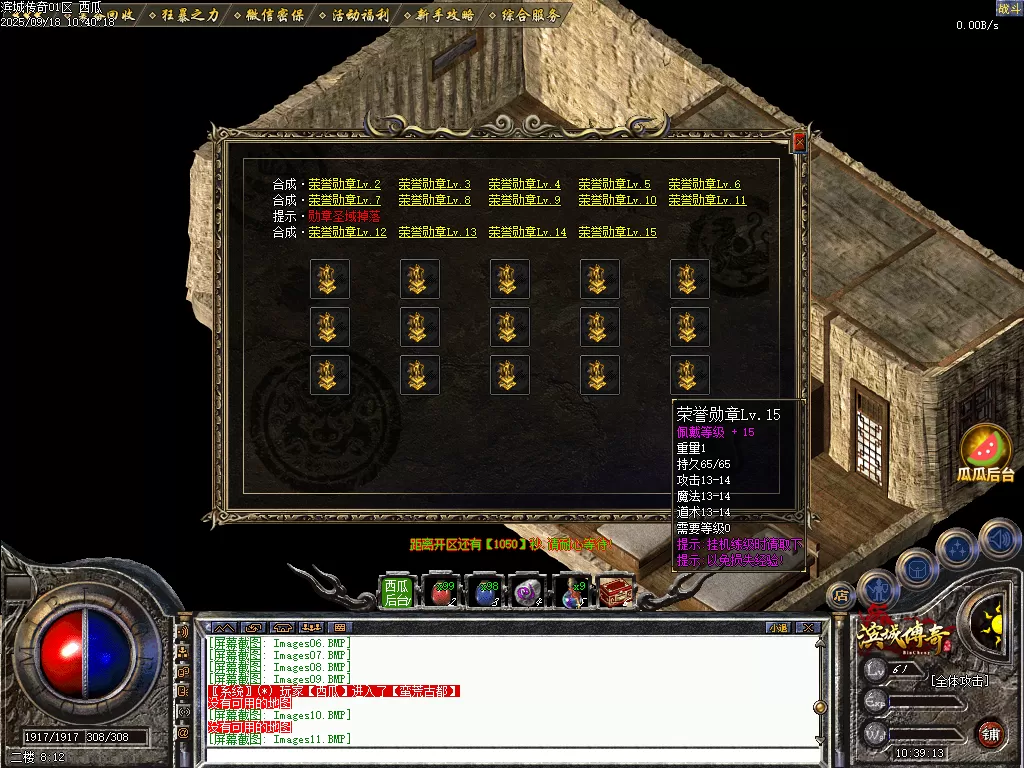Use the blue potion hotbar slot
The width and height of the screenshot is (1024, 768).
[486, 593]
